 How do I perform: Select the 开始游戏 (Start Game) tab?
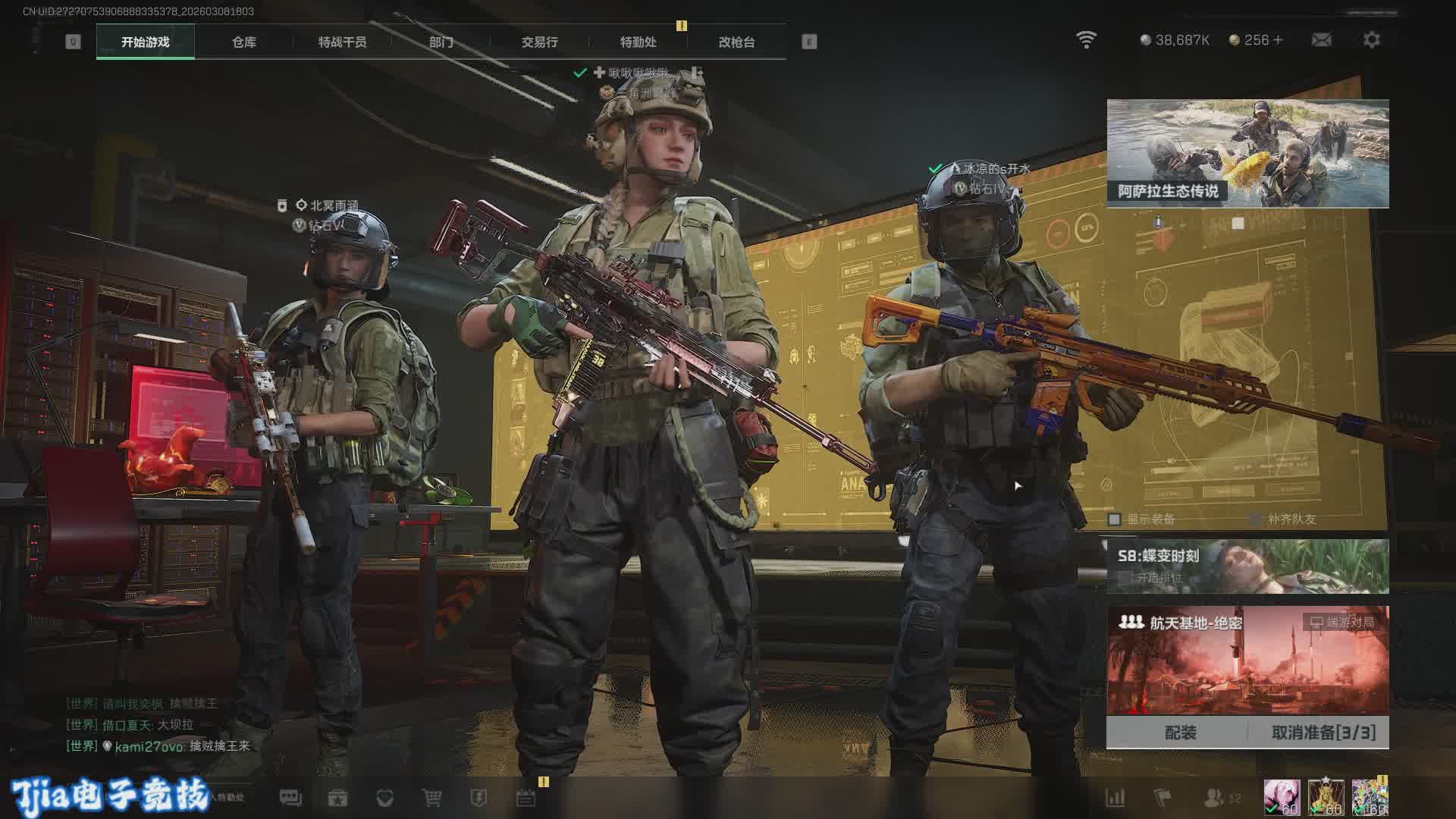coord(145,42)
